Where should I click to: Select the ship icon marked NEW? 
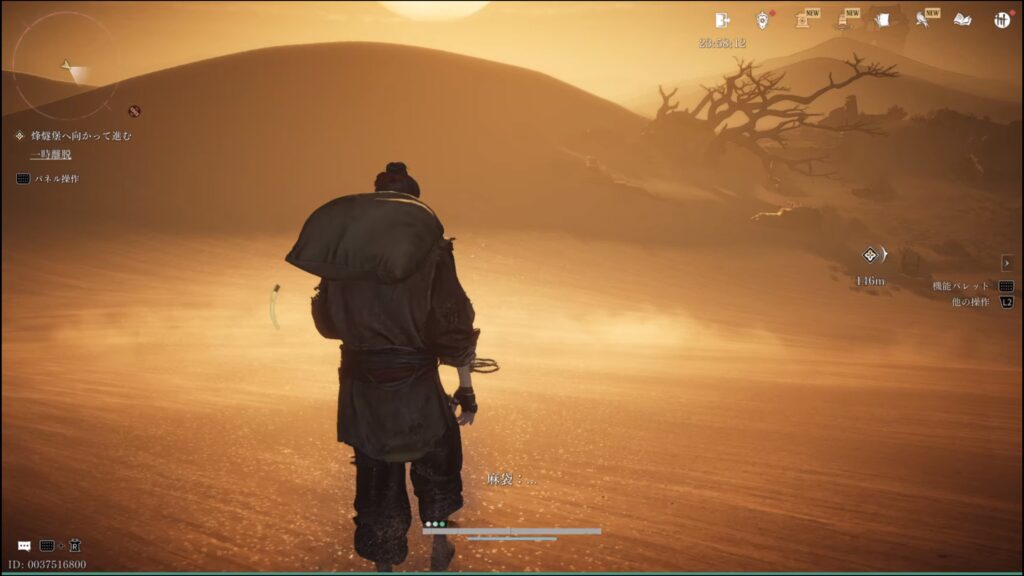pyautogui.click(x=843, y=20)
